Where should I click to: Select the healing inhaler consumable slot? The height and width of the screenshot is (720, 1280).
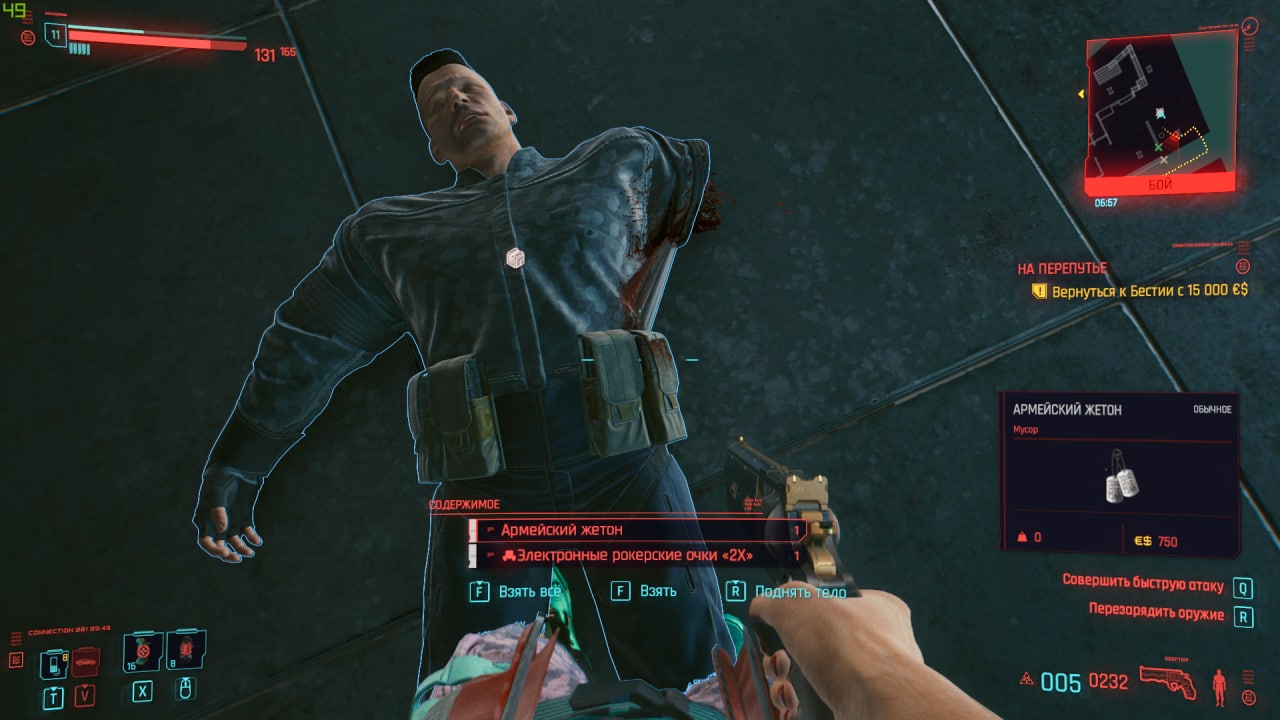[x=142, y=651]
